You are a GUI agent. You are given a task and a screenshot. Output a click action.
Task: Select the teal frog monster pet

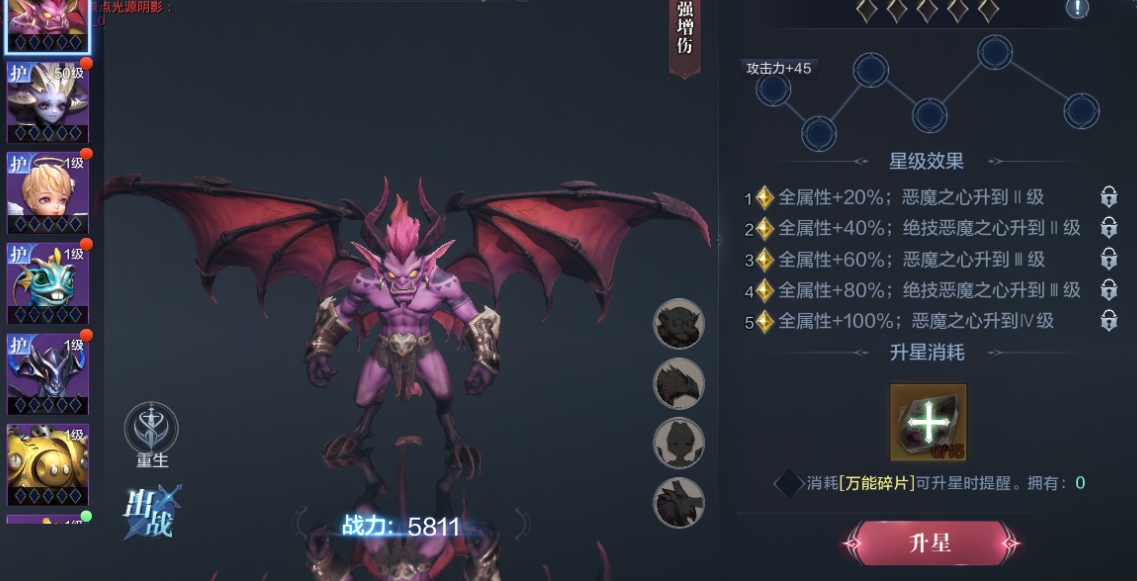47,282
